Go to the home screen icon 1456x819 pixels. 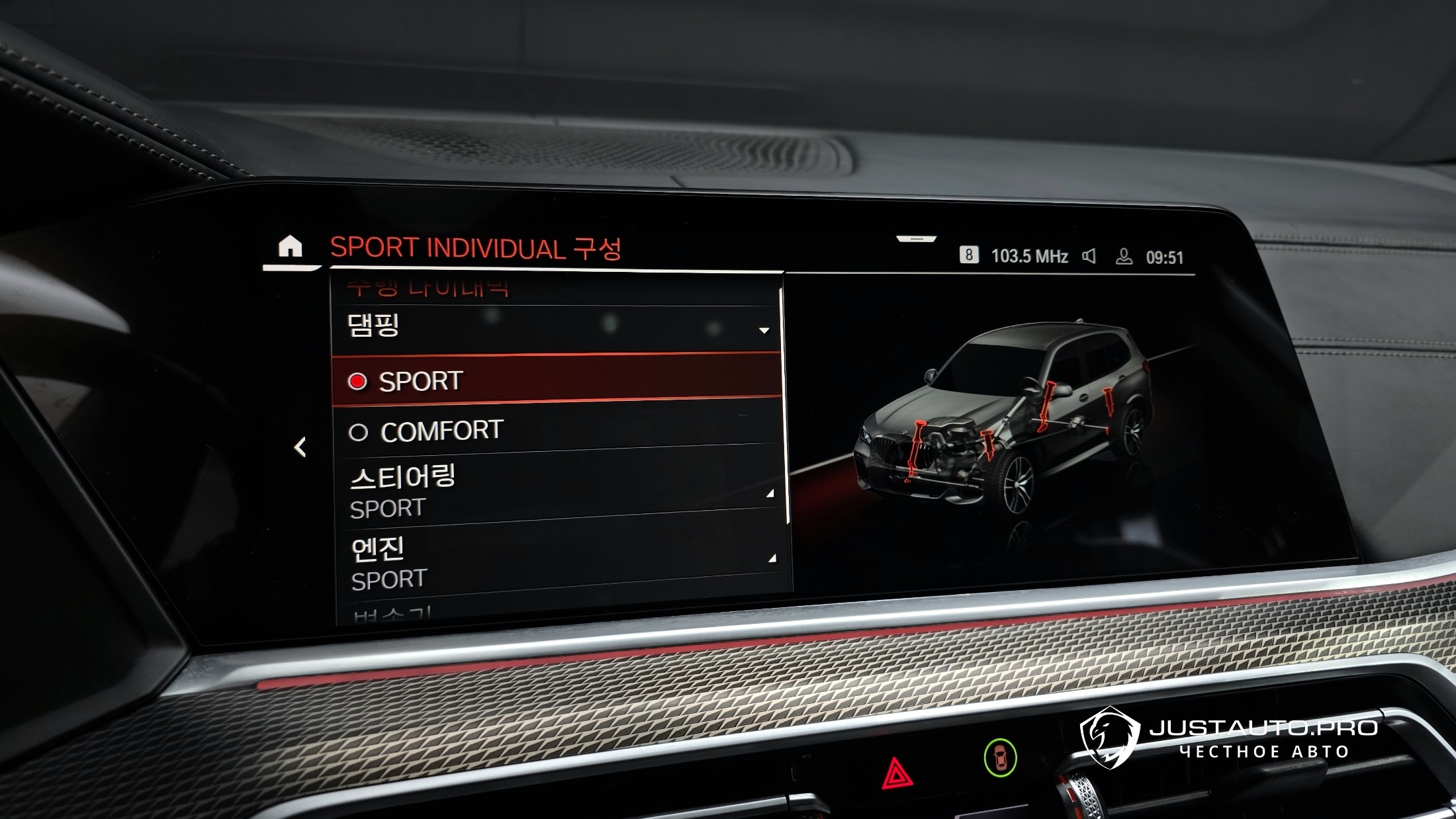point(290,247)
